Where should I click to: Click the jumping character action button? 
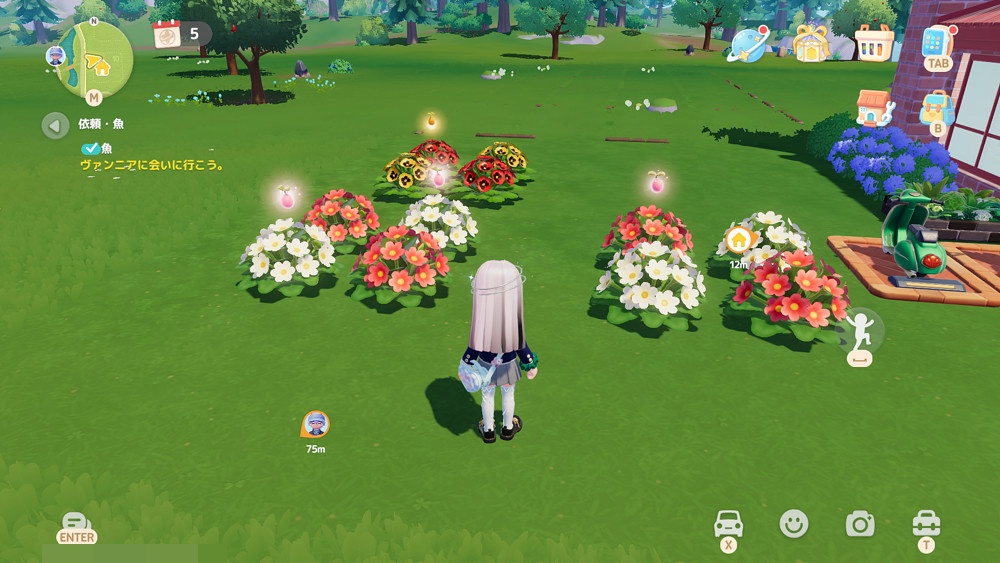(860, 329)
